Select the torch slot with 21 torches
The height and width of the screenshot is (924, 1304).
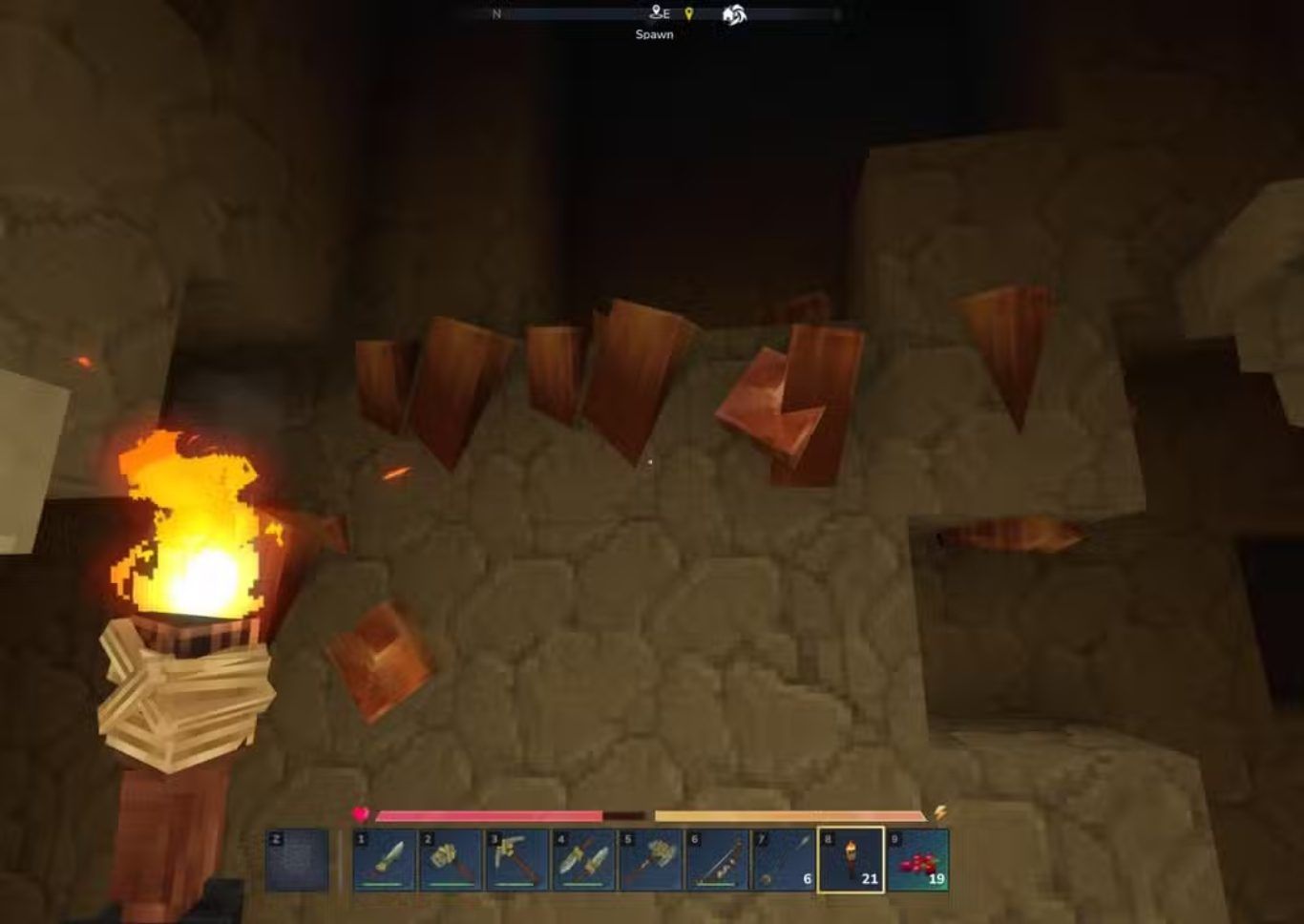coord(852,860)
